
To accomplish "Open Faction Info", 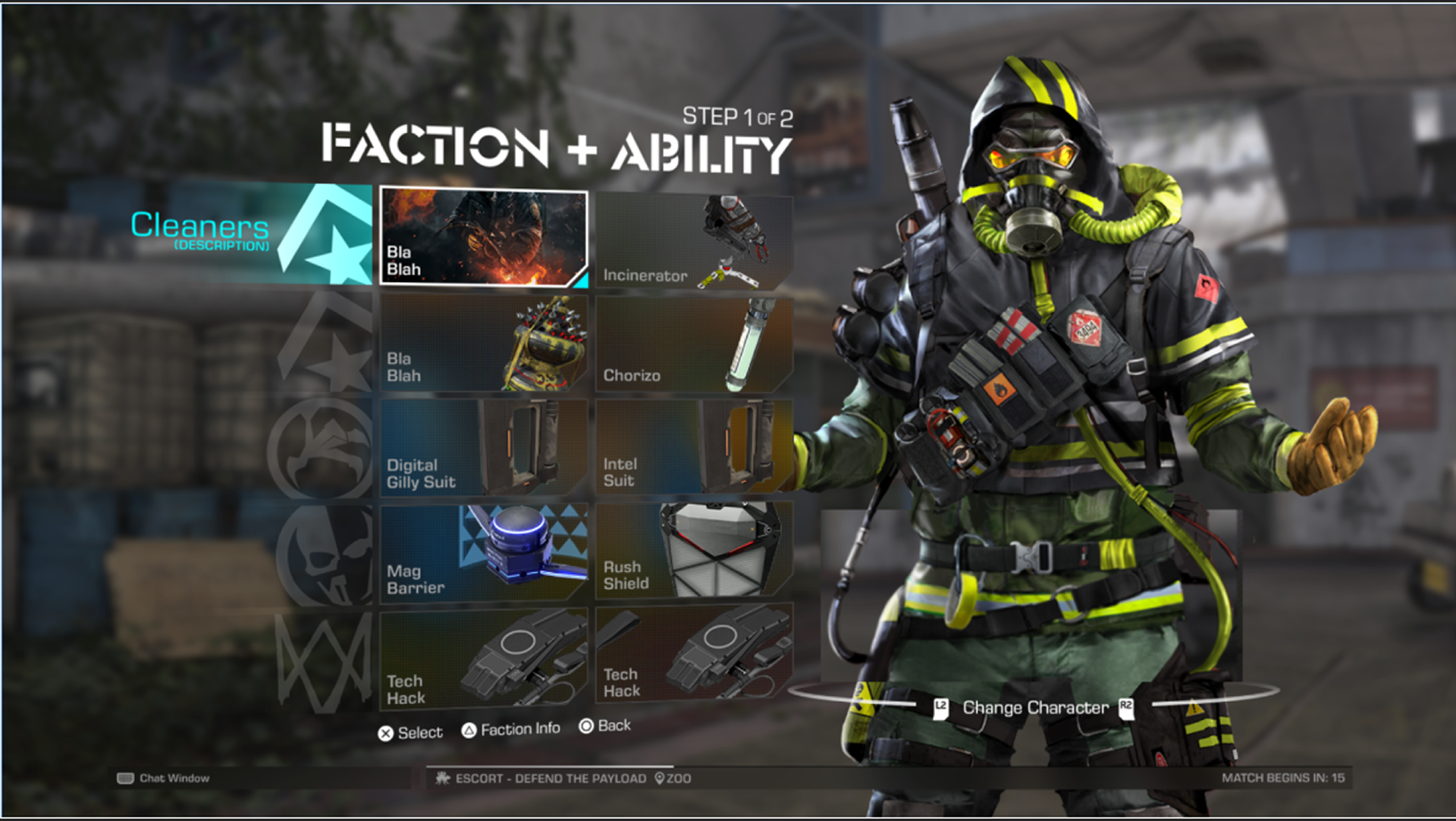I will [x=511, y=729].
